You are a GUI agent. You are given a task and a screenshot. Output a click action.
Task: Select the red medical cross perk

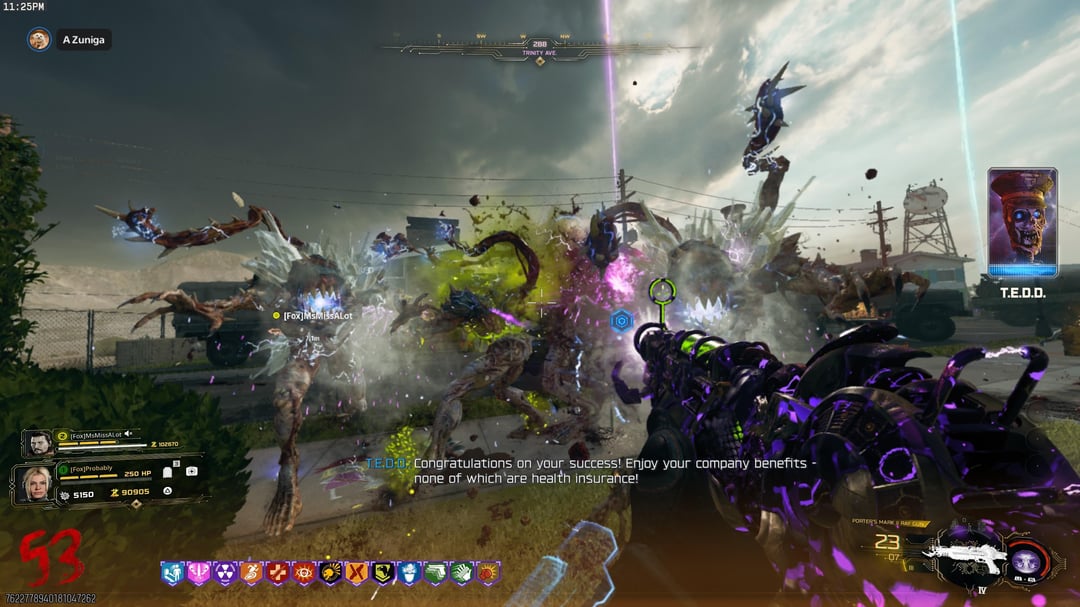(x=277, y=573)
